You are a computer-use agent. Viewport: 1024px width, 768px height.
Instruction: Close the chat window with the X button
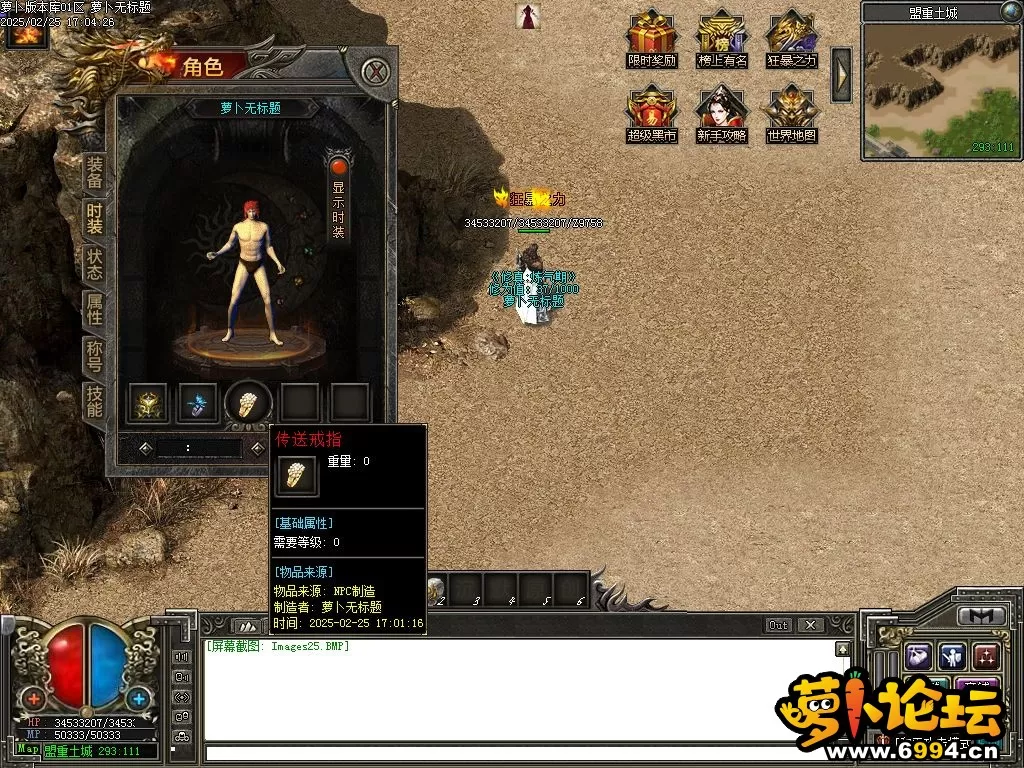tap(810, 625)
